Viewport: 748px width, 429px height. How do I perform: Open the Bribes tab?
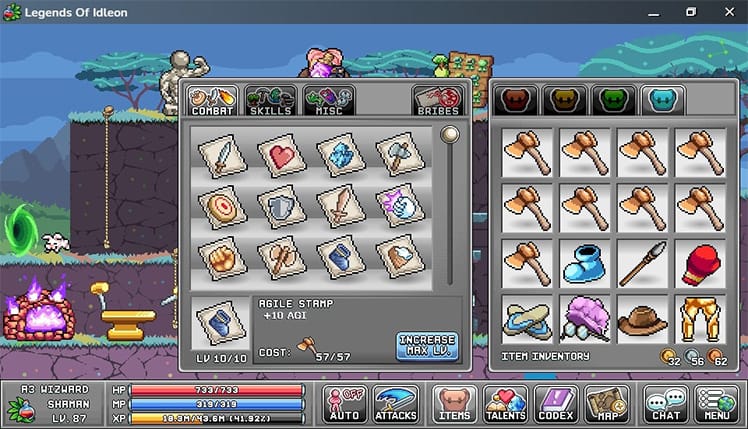click(x=436, y=100)
